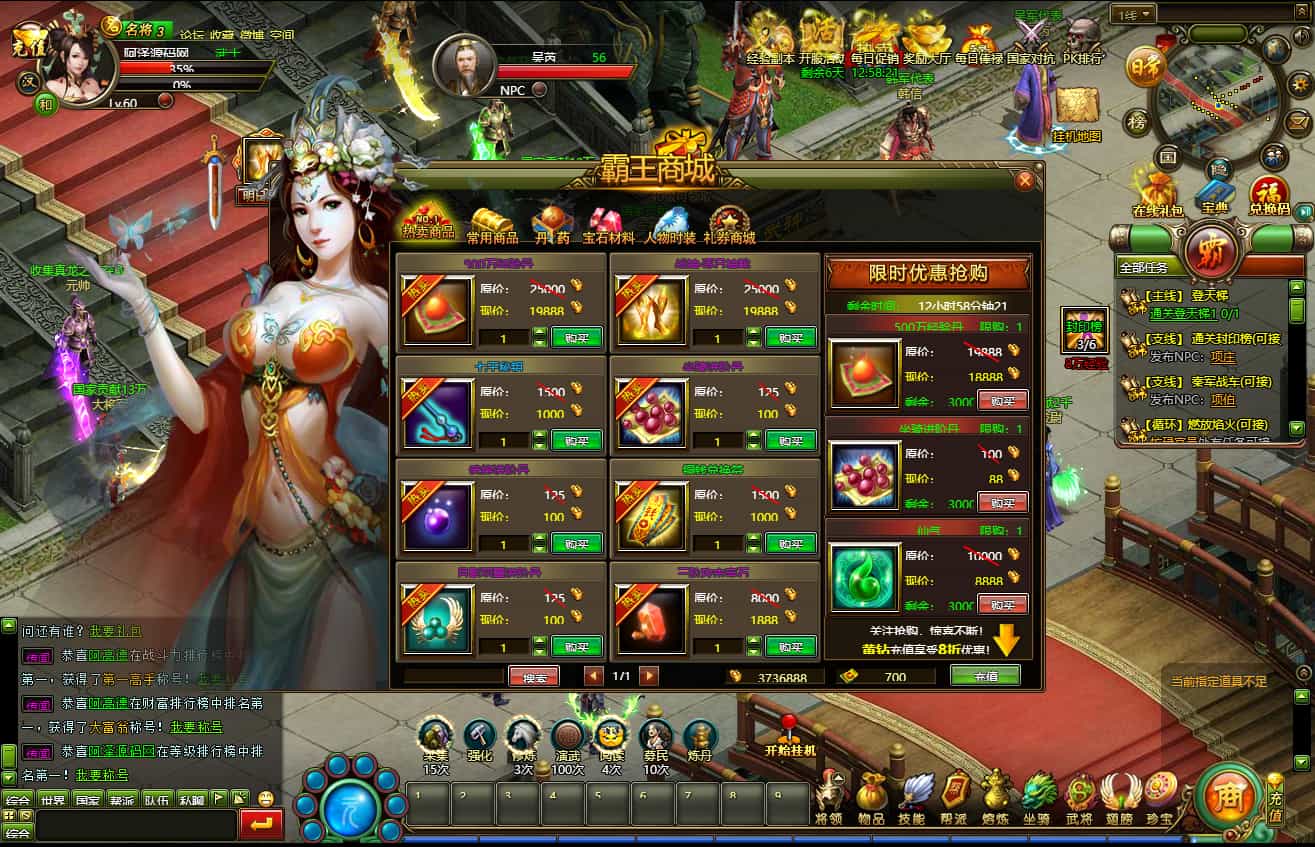This screenshot has height=847, width=1315.
Task: Show the 人物时装 category
Action: 668,225
